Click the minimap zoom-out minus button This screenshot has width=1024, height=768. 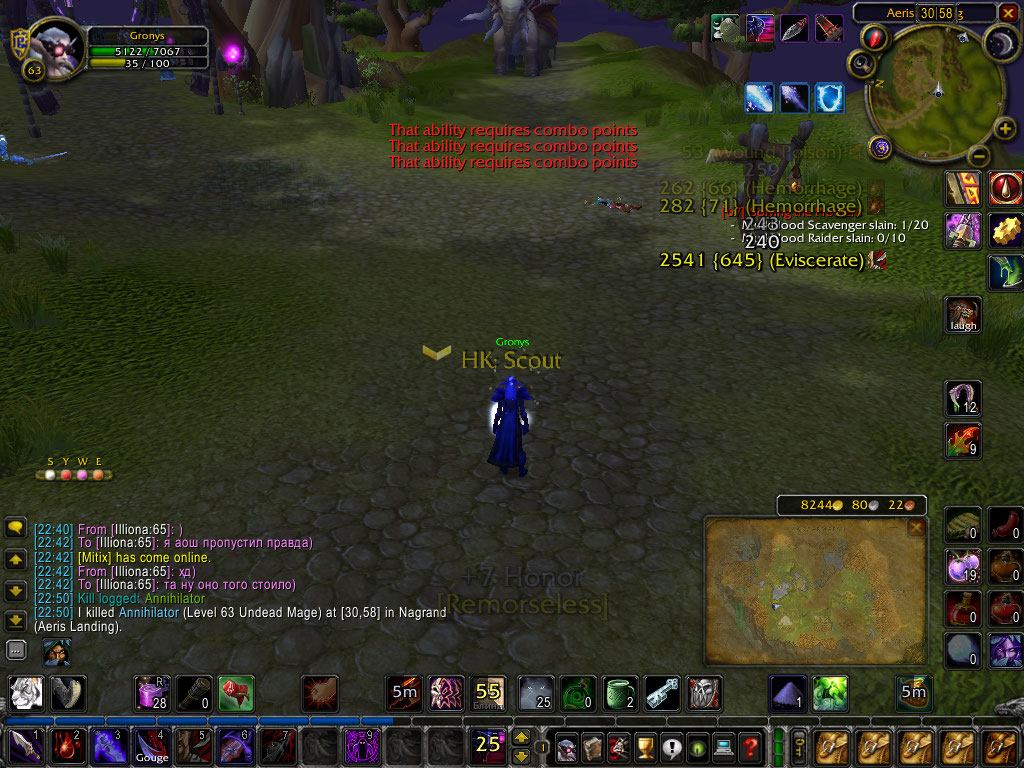coord(979,156)
